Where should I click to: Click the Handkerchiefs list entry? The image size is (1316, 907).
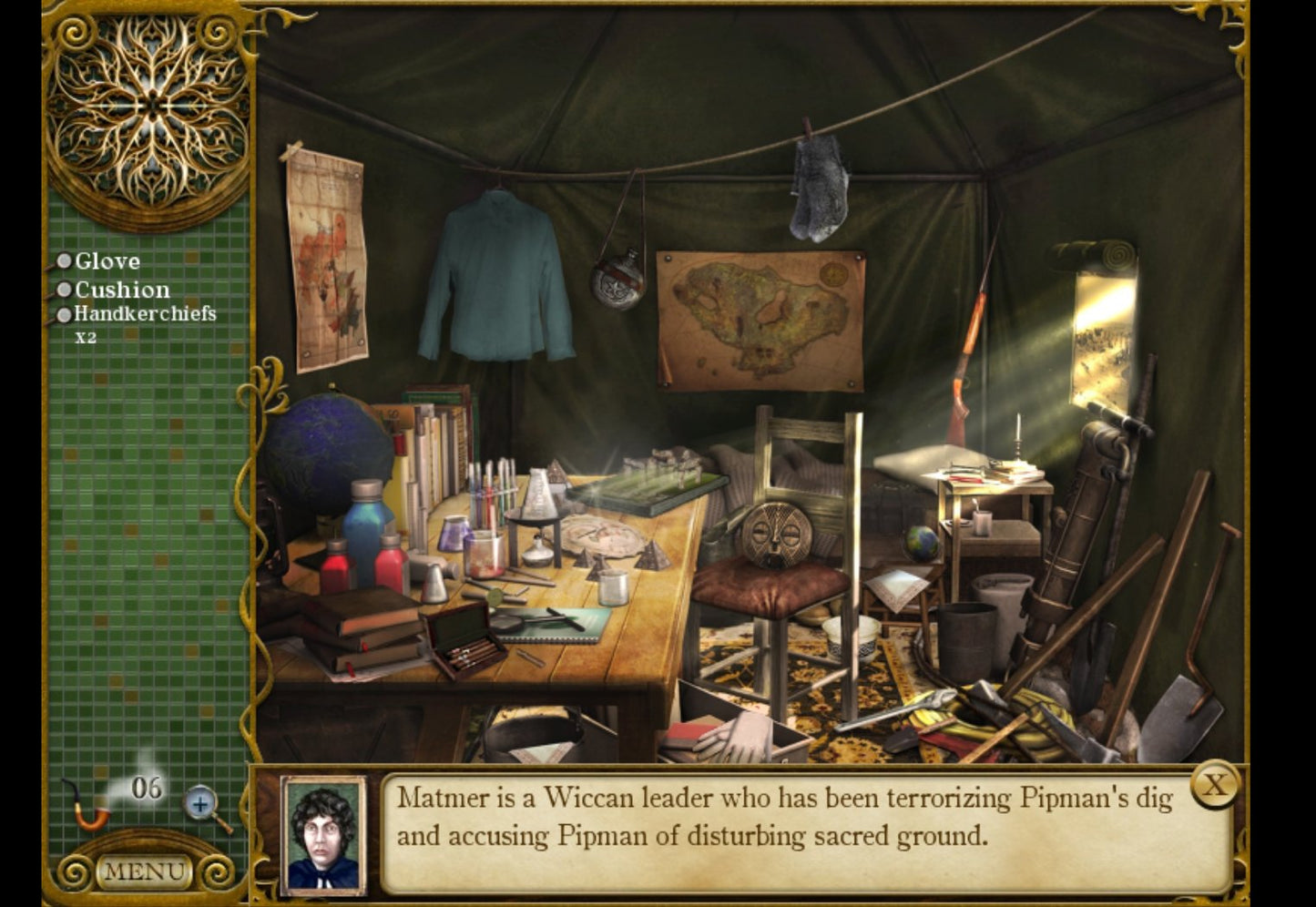pyautogui.click(x=144, y=316)
